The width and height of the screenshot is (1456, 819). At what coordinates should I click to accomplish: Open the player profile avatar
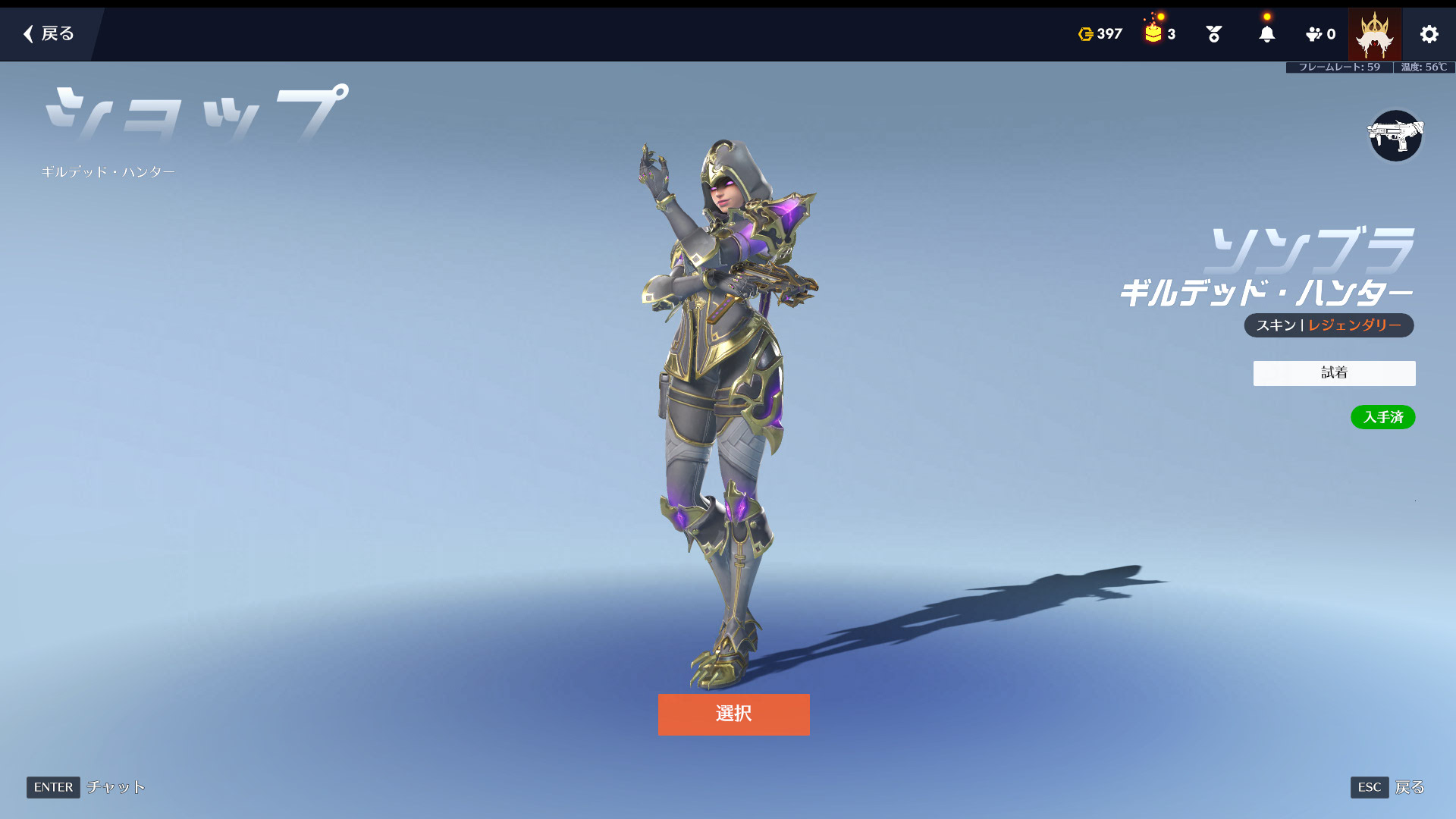tap(1374, 34)
